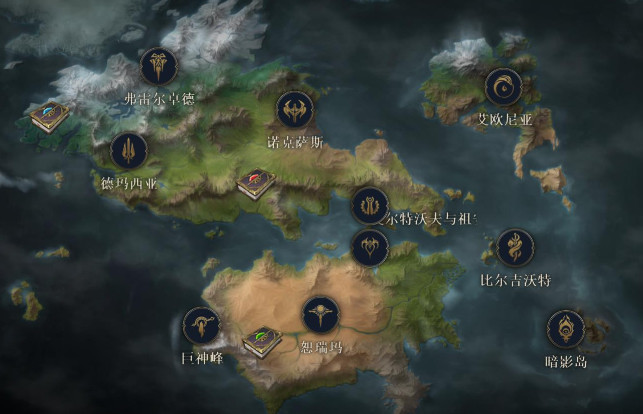Open the Targon (巨神峰) region marker
The height and width of the screenshot is (414, 643).
201,326
